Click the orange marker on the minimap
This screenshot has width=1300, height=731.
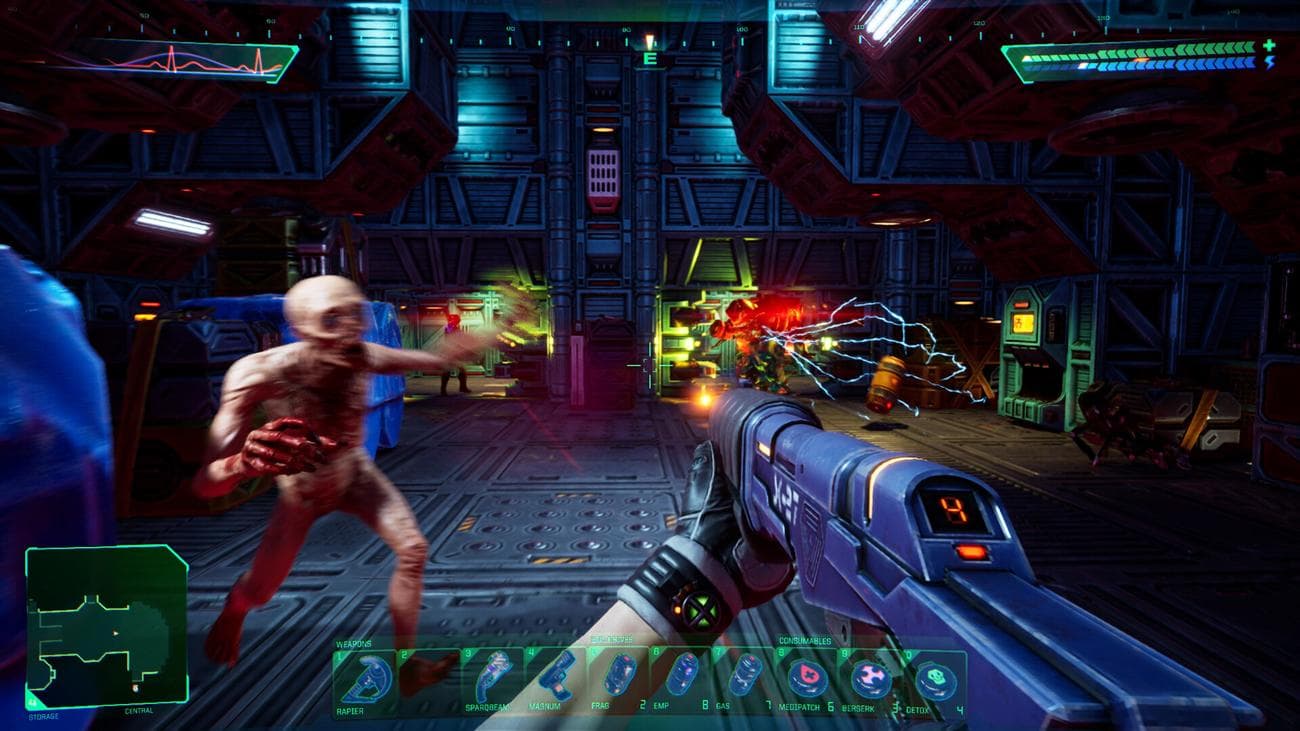(135, 688)
